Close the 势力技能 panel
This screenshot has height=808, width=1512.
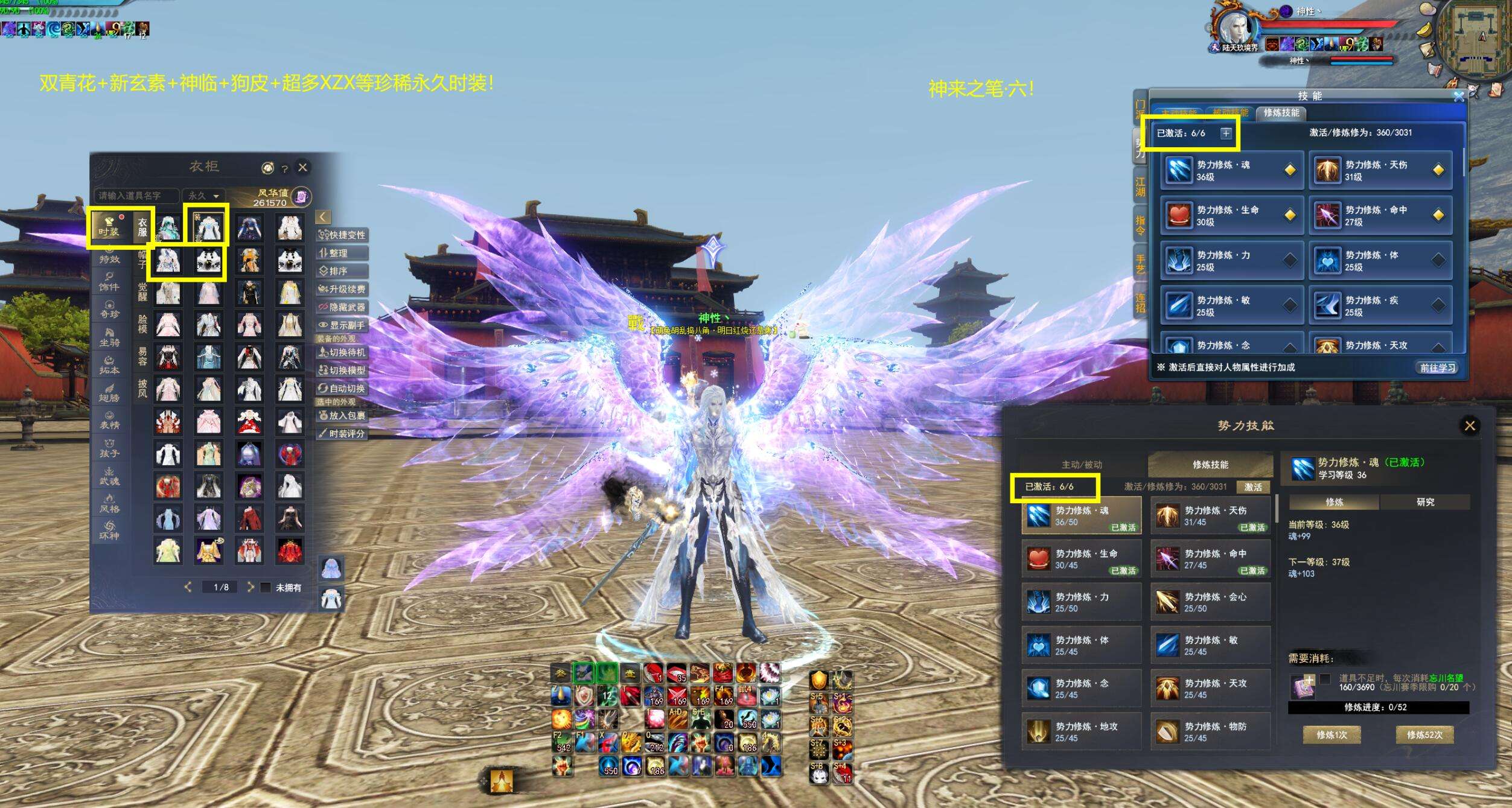point(1470,425)
